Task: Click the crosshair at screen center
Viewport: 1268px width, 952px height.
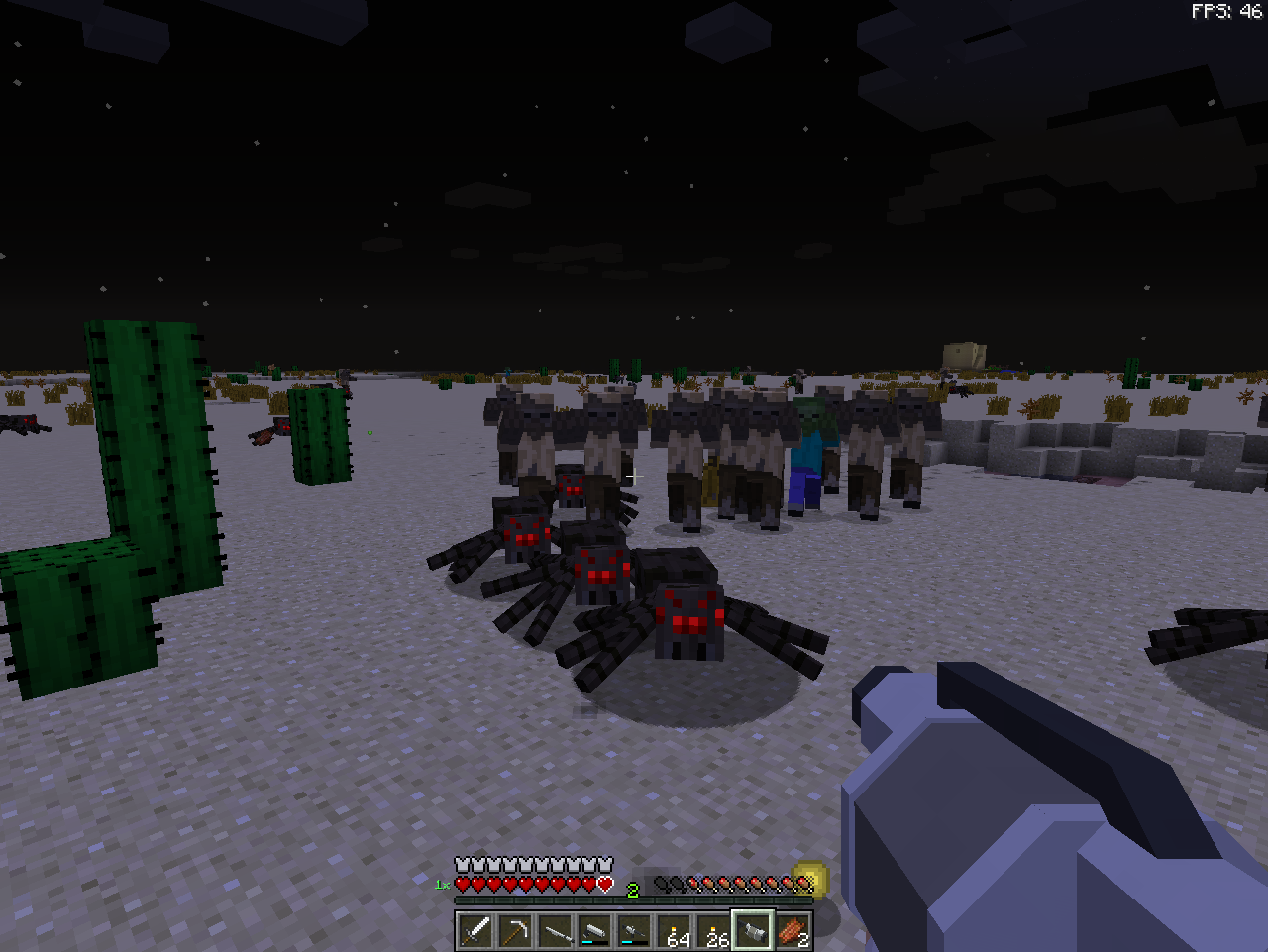Action: (634, 476)
